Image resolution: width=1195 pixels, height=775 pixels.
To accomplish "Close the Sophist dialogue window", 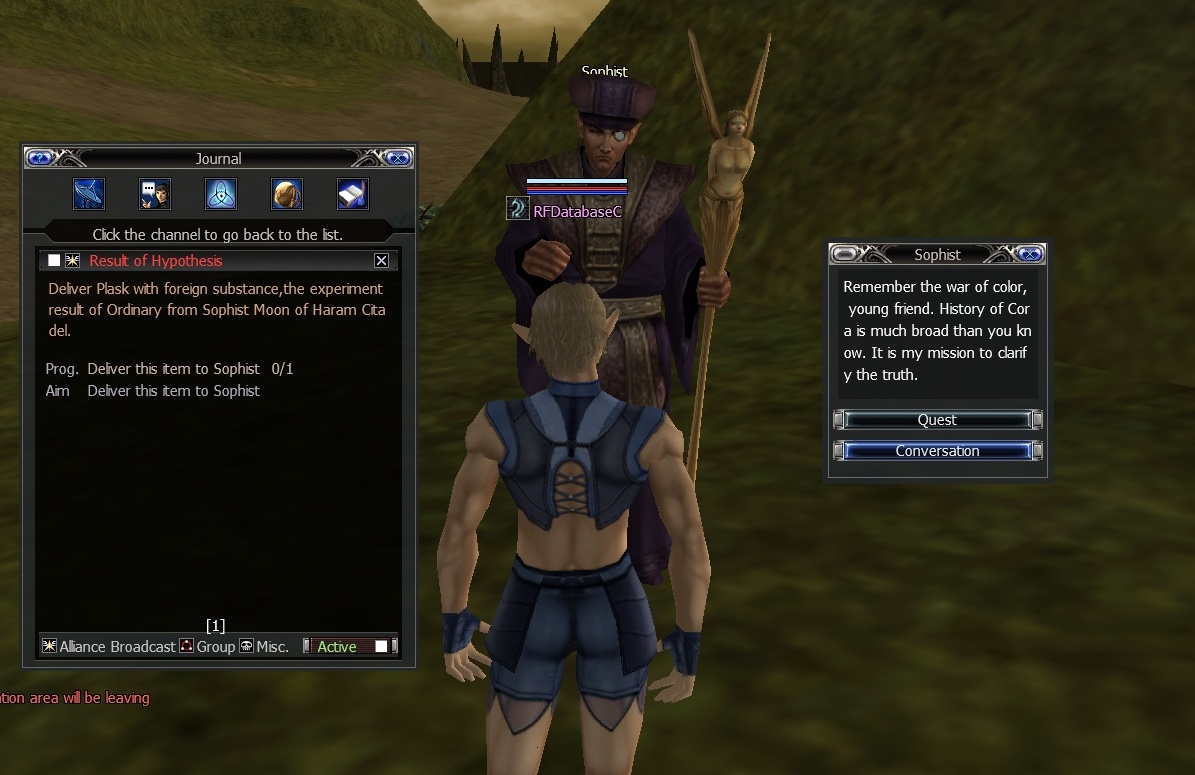I will (x=1030, y=254).
